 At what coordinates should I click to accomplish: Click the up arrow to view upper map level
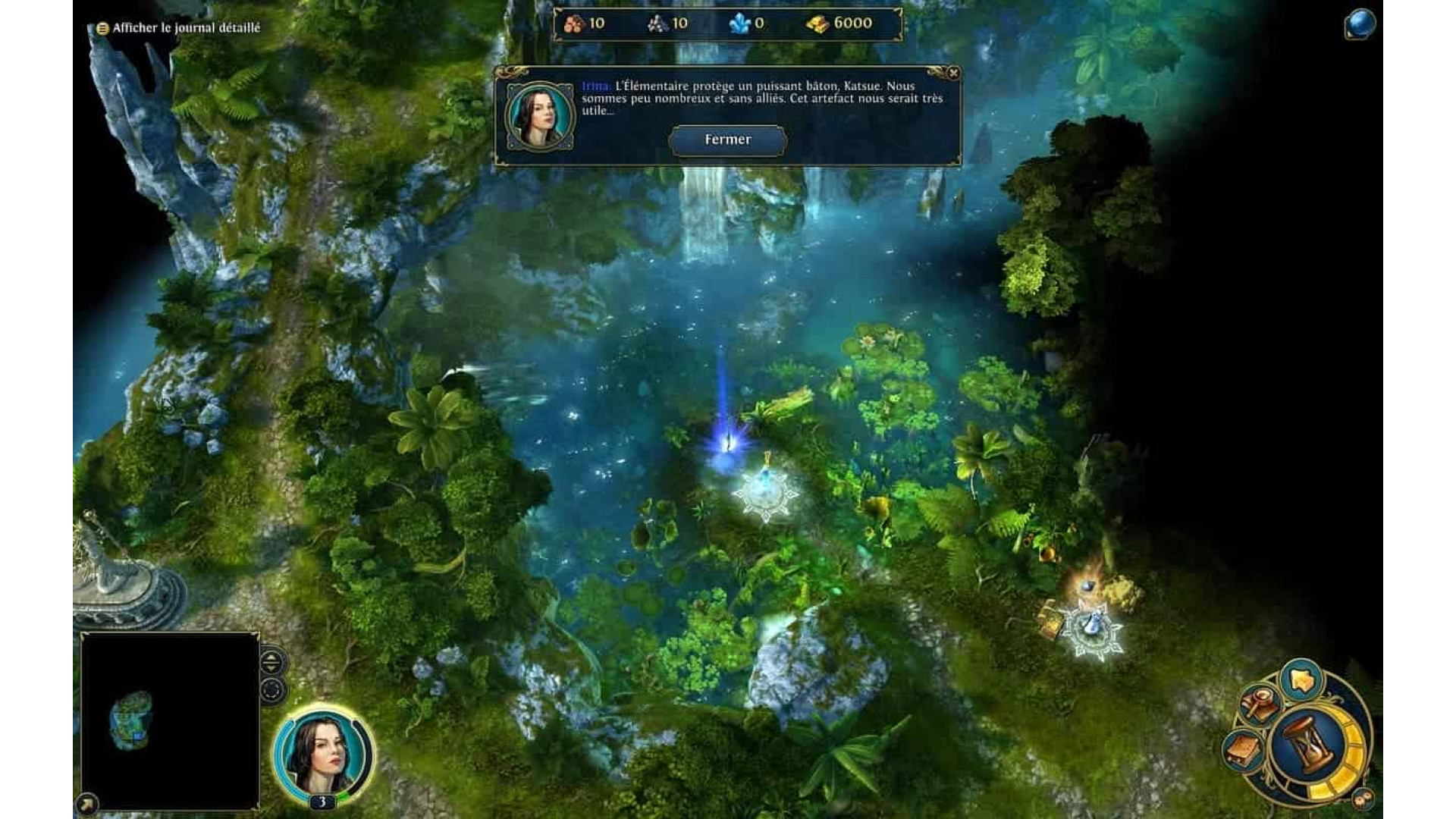(271, 657)
